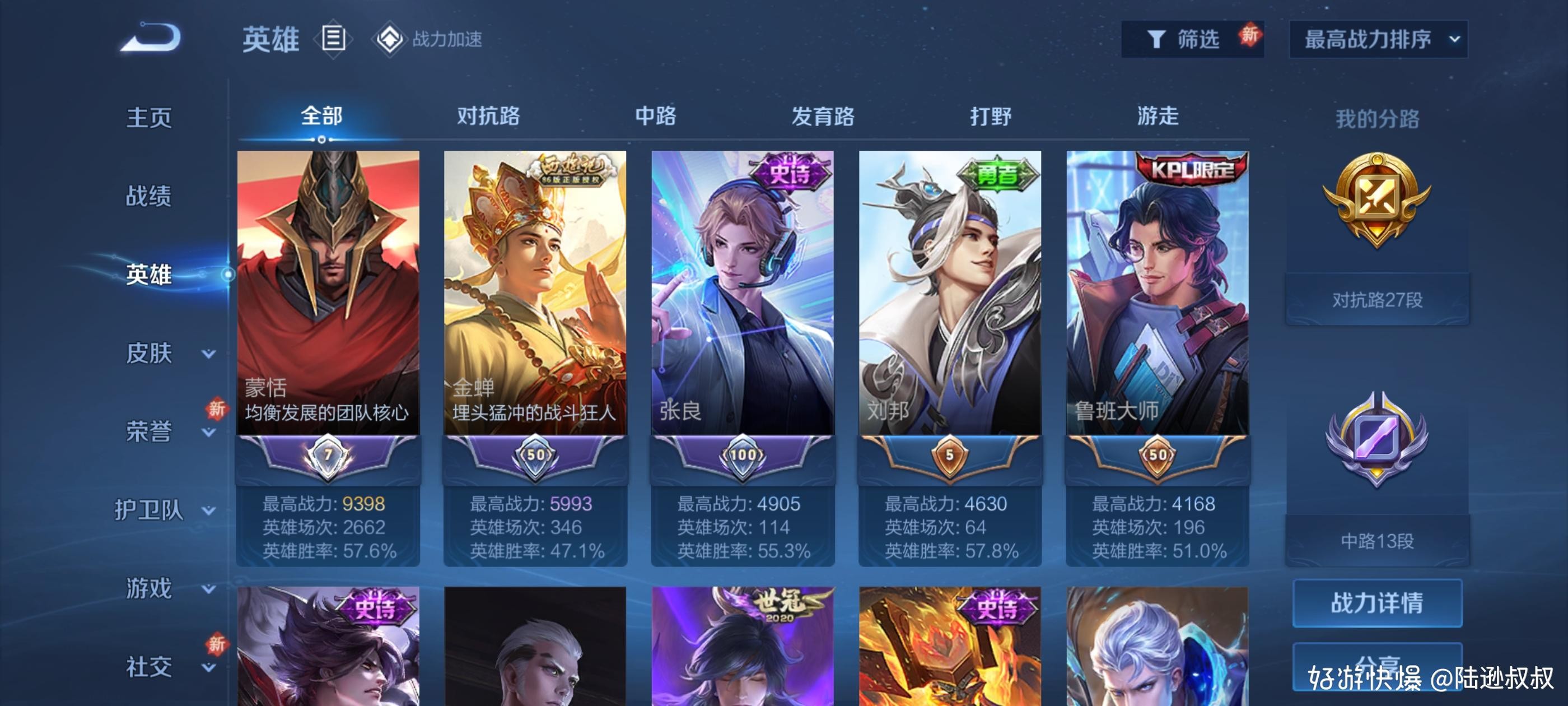Screen dimensions: 1568x706
Task: Select the 蒙恬 hero card
Action: click(328, 292)
